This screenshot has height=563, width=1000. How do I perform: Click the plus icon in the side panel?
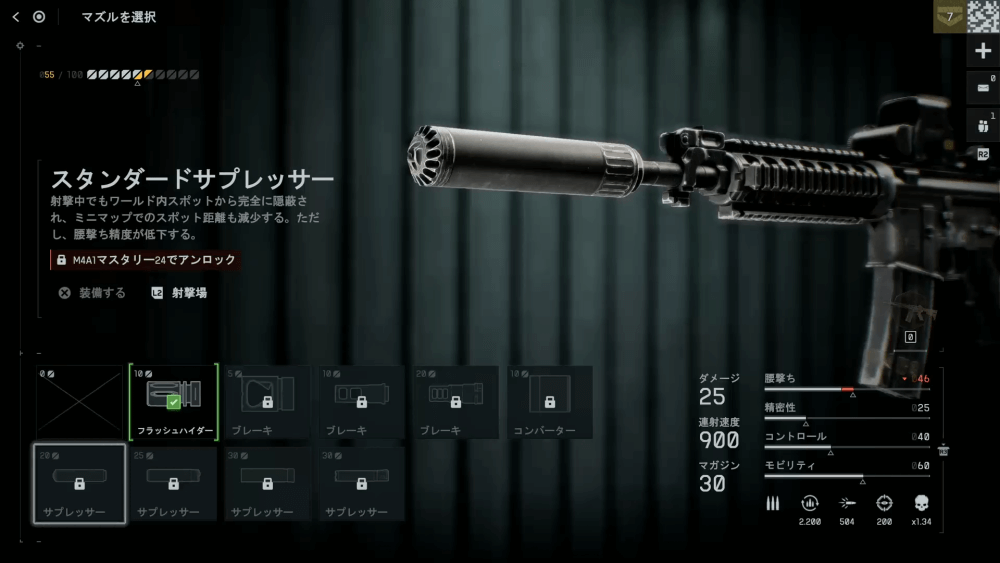point(983,51)
